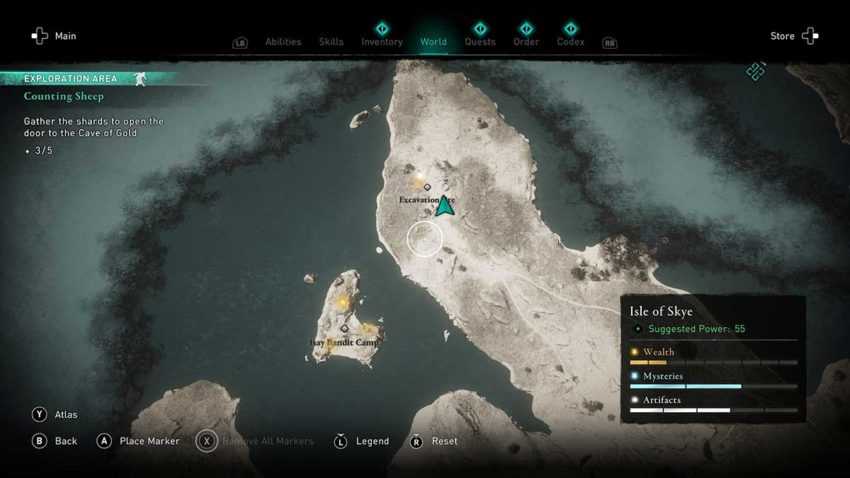Image resolution: width=850 pixels, height=478 pixels.
Task: Show the Codex tab
Action: pos(570,41)
